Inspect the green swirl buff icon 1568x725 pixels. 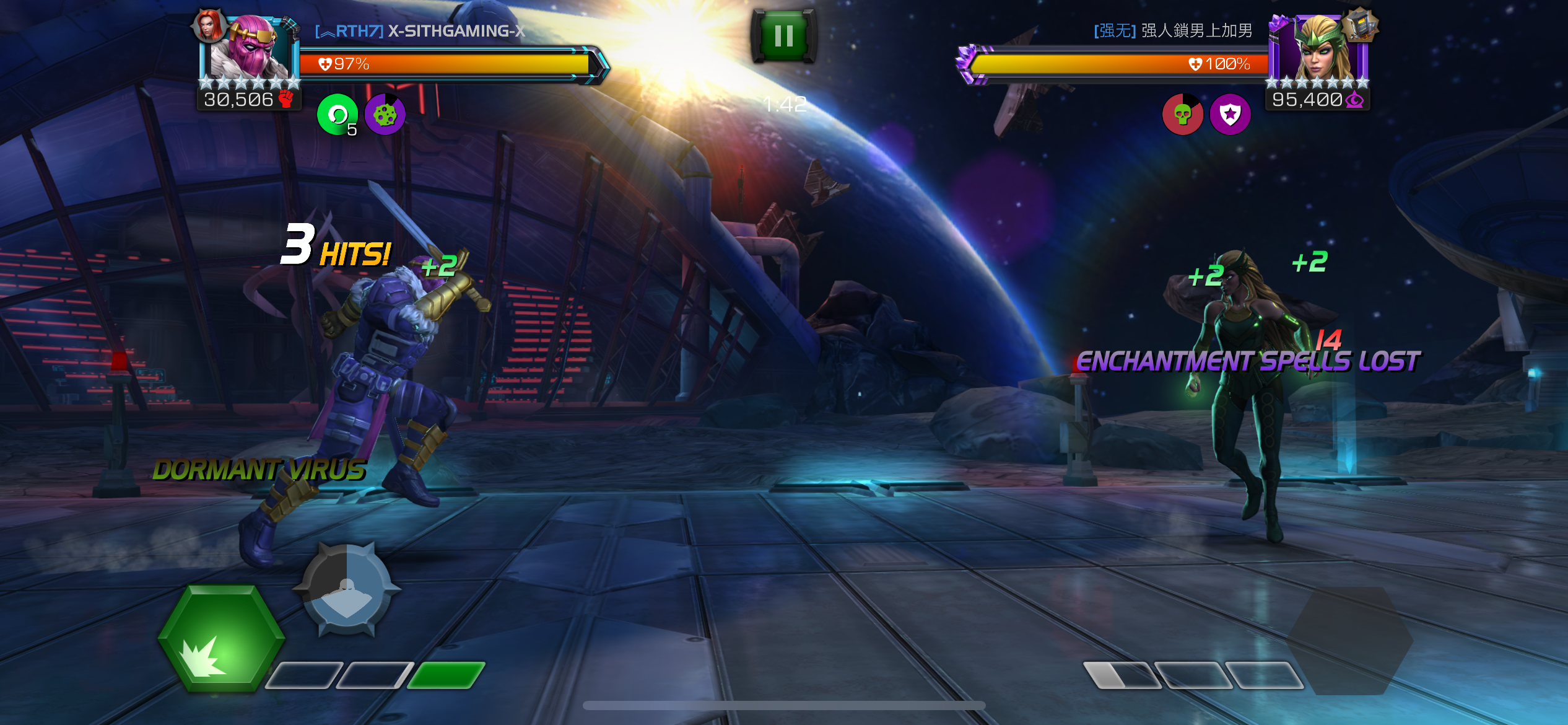338,114
